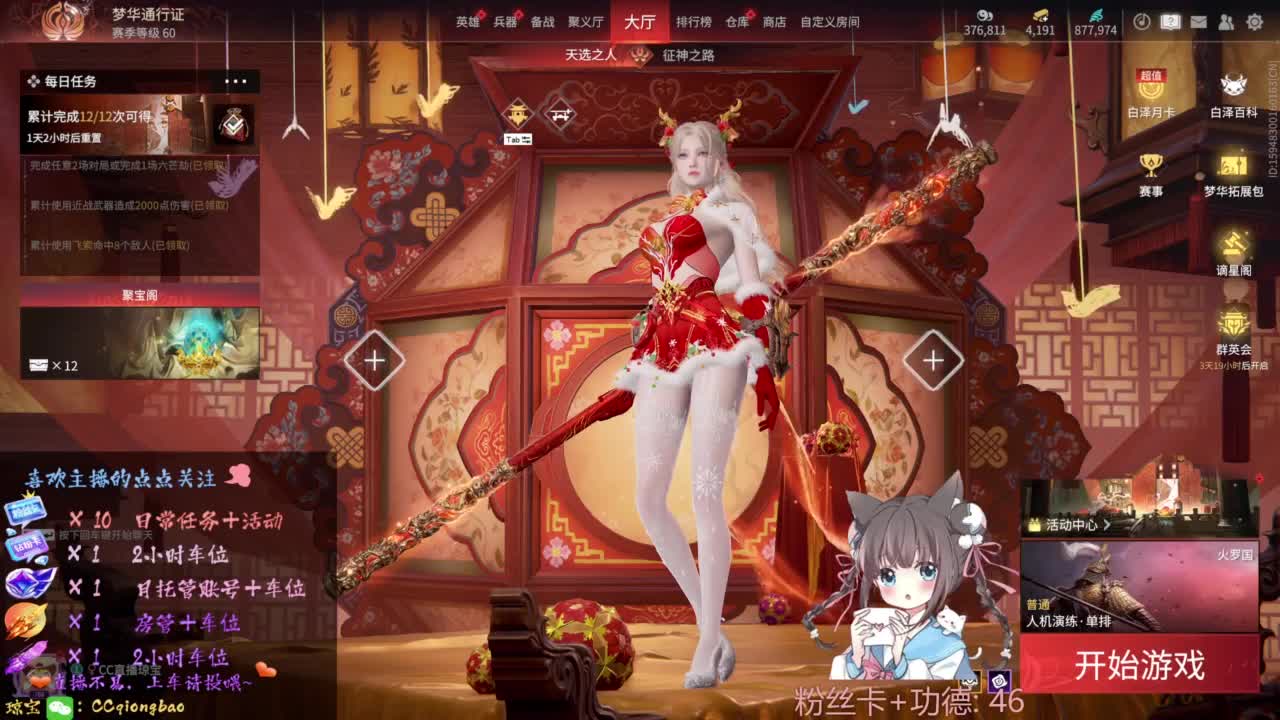The image size is (1280, 720).
Task: Toggle the headwear display icon above the character
Action: tap(517, 113)
